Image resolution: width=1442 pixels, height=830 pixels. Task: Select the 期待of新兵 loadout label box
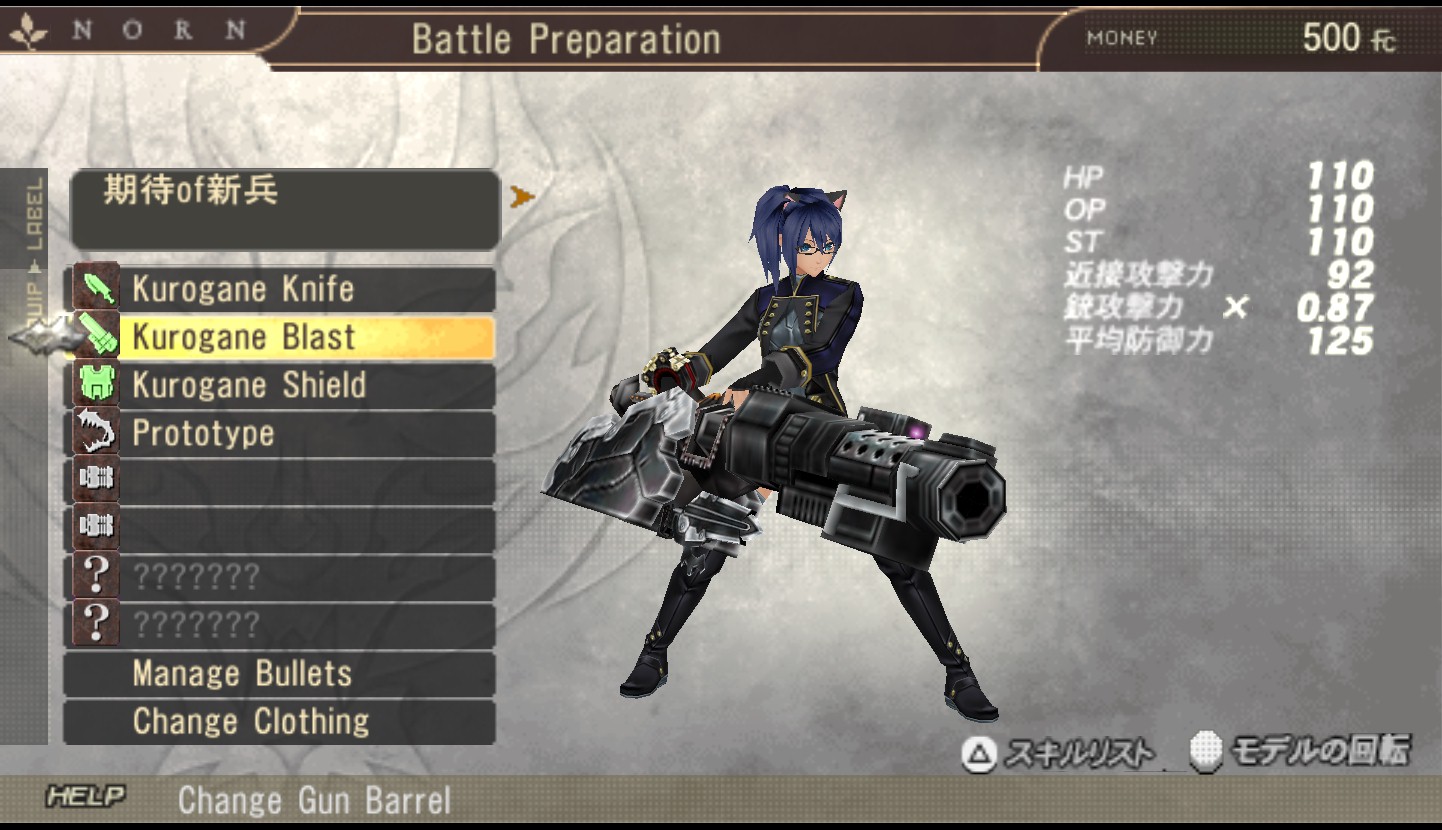click(x=285, y=210)
